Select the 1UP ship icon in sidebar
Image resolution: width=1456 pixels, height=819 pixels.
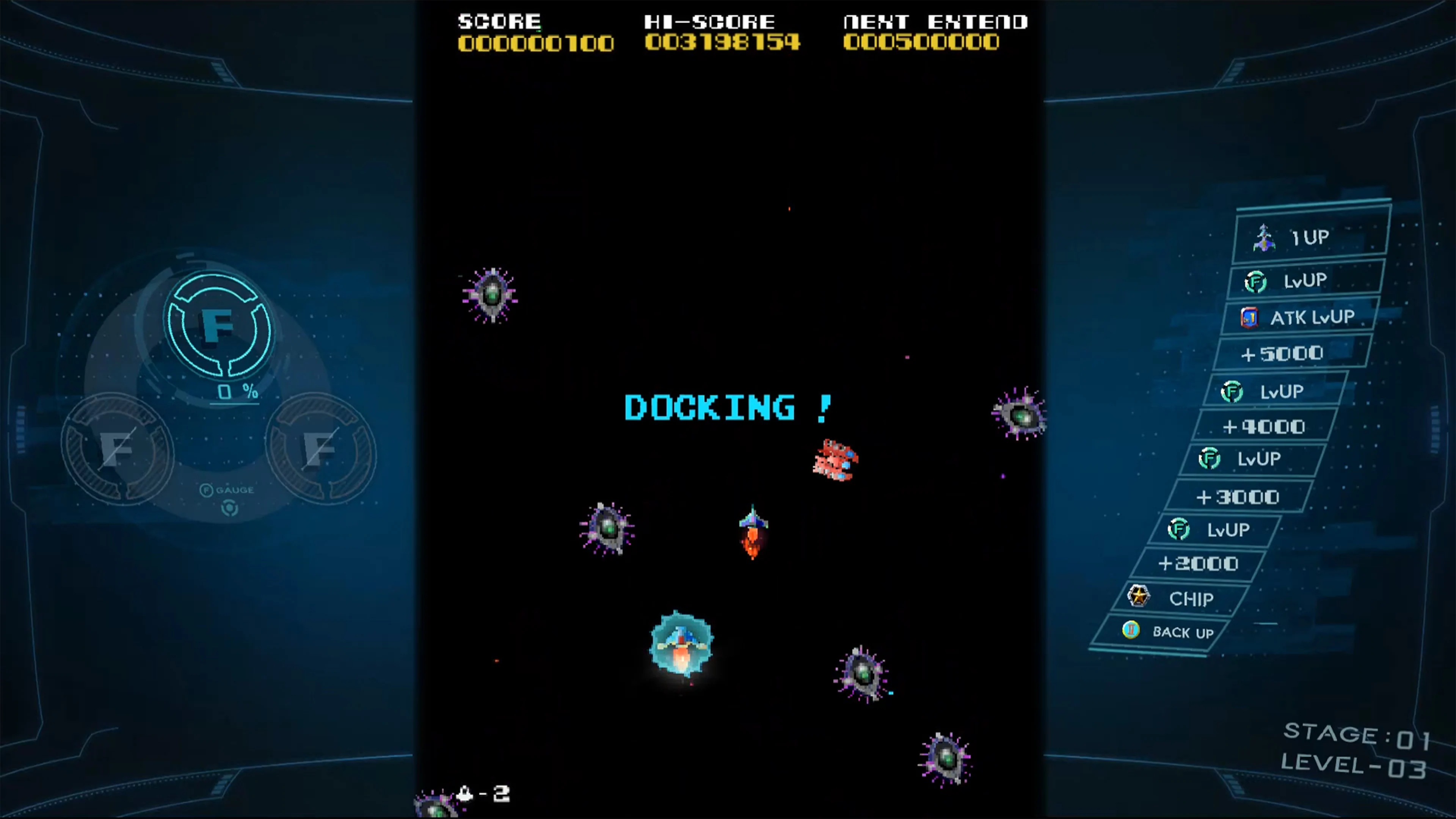[1265, 237]
